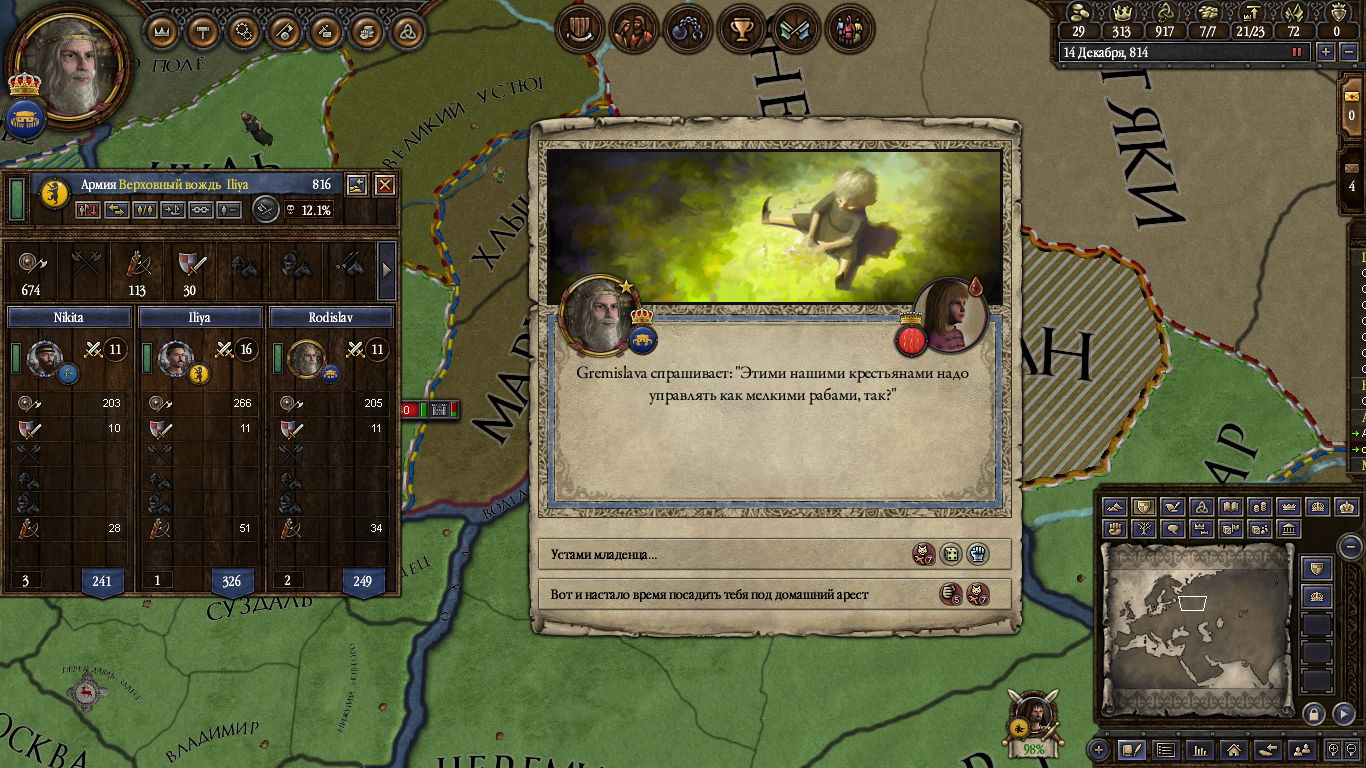Select commander Nikita's flank header

coord(69,317)
